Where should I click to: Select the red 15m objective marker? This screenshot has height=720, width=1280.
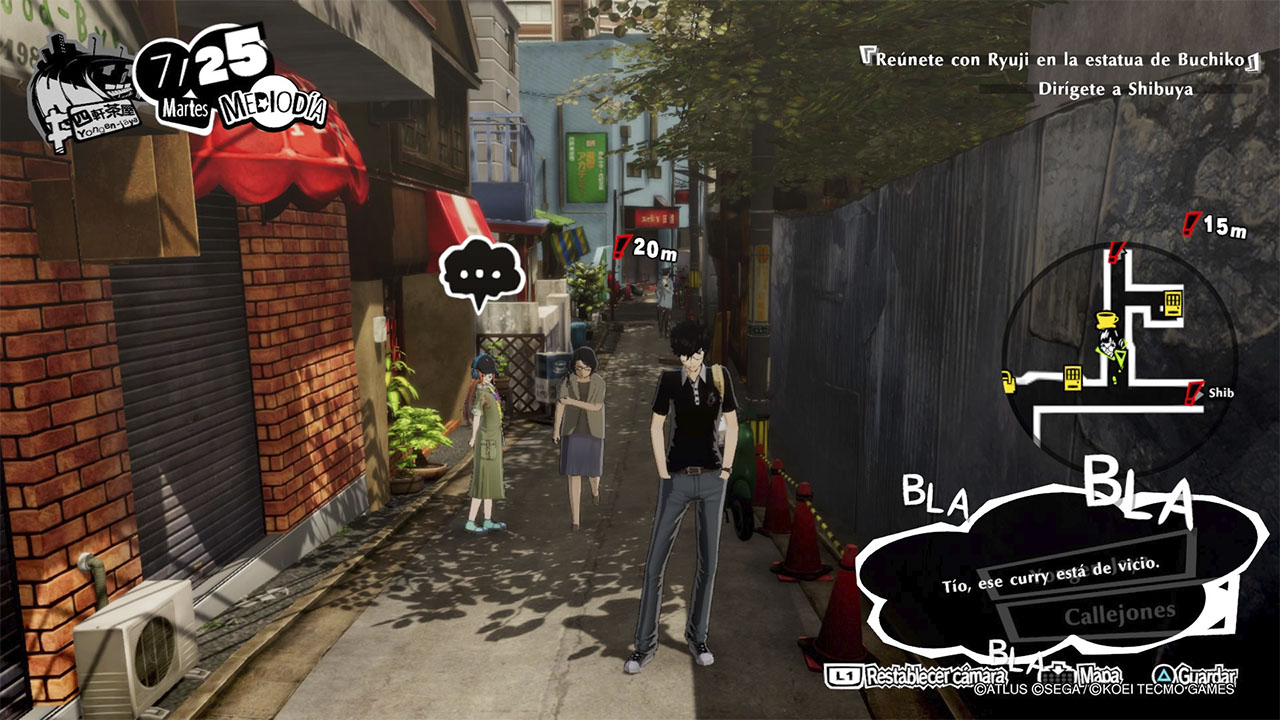coord(1191,224)
